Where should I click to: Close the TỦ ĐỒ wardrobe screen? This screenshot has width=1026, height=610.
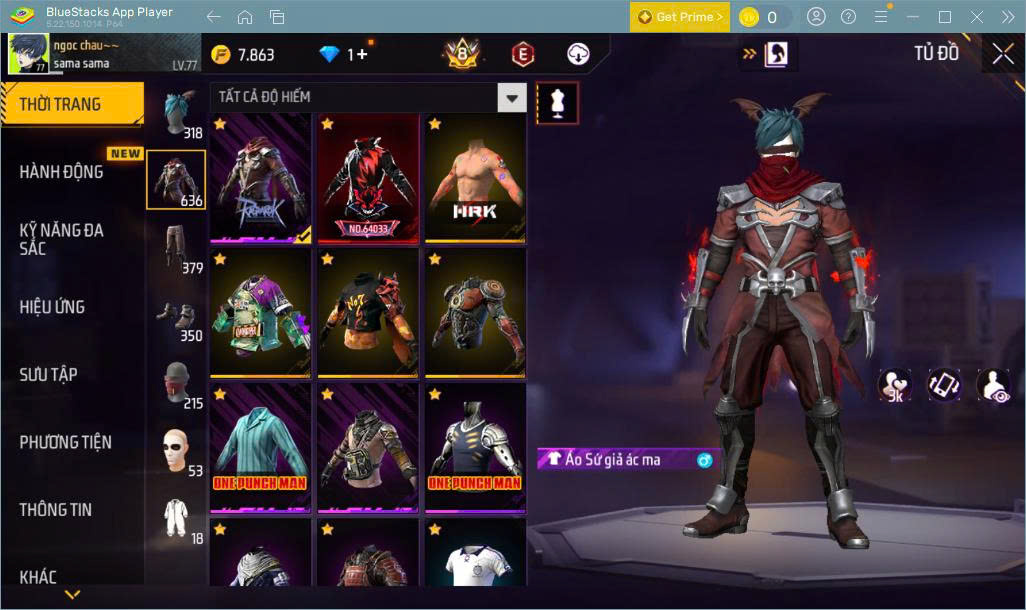pos(1003,54)
